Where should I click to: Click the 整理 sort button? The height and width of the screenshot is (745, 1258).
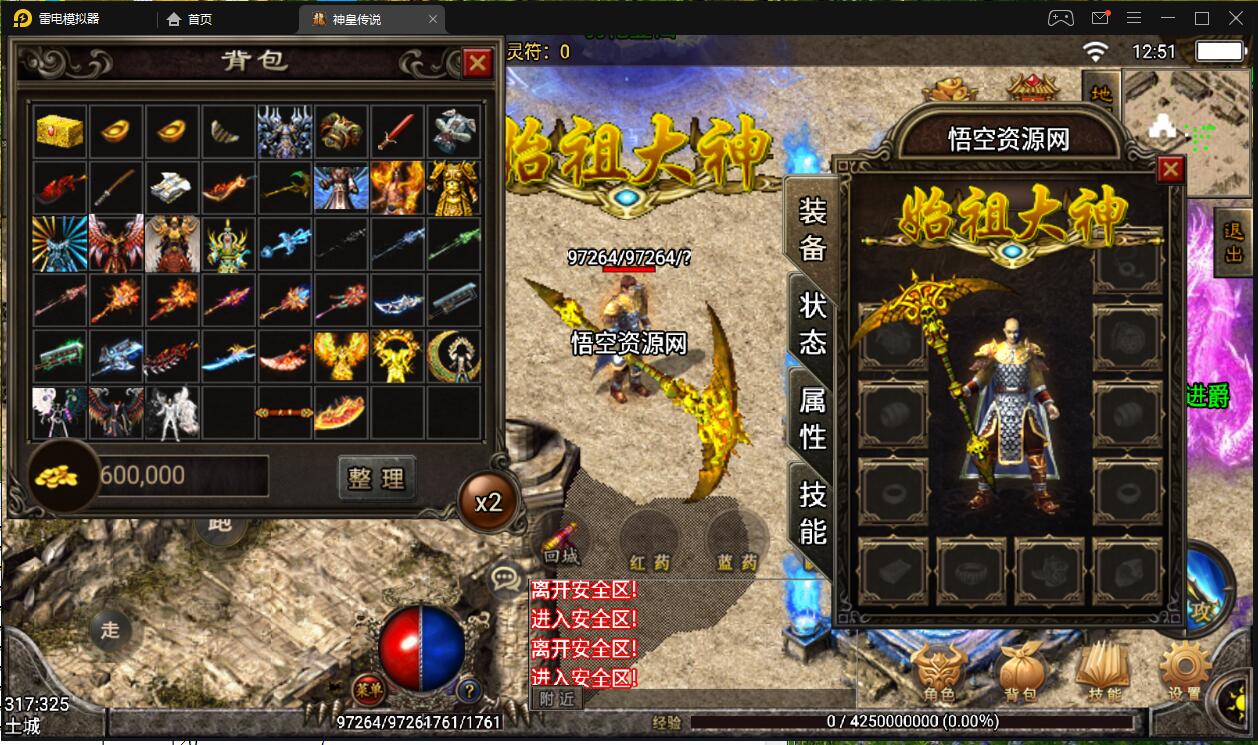click(x=376, y=477)
